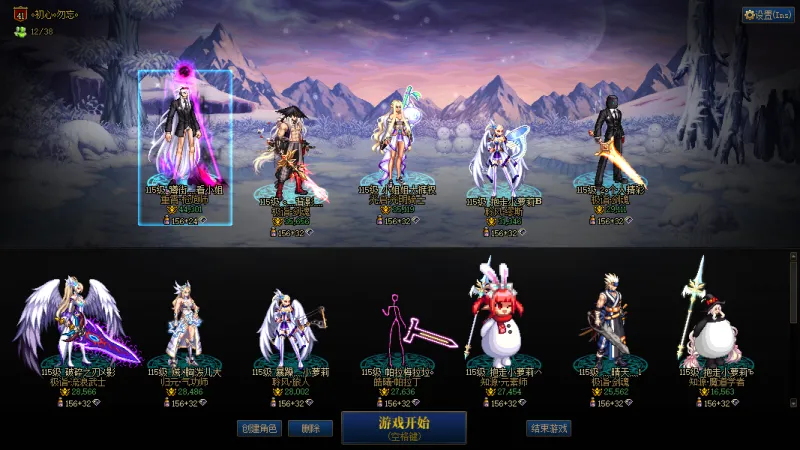Open 创建角色 to create a character
800x450 pixels.
[258, 428]
